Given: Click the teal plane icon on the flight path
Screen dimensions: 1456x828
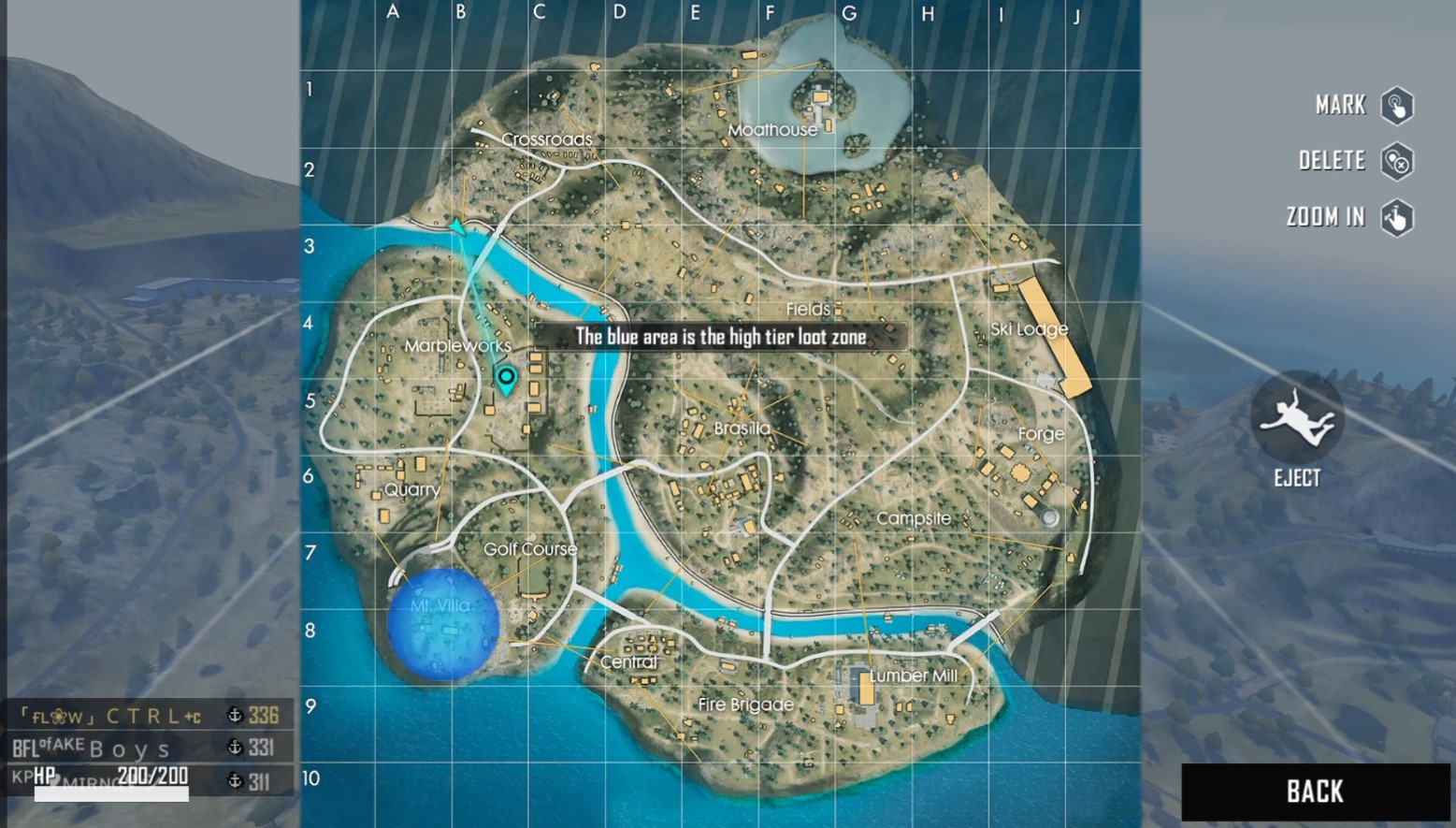Looking at the screenshot, I should tap(455, 225).
